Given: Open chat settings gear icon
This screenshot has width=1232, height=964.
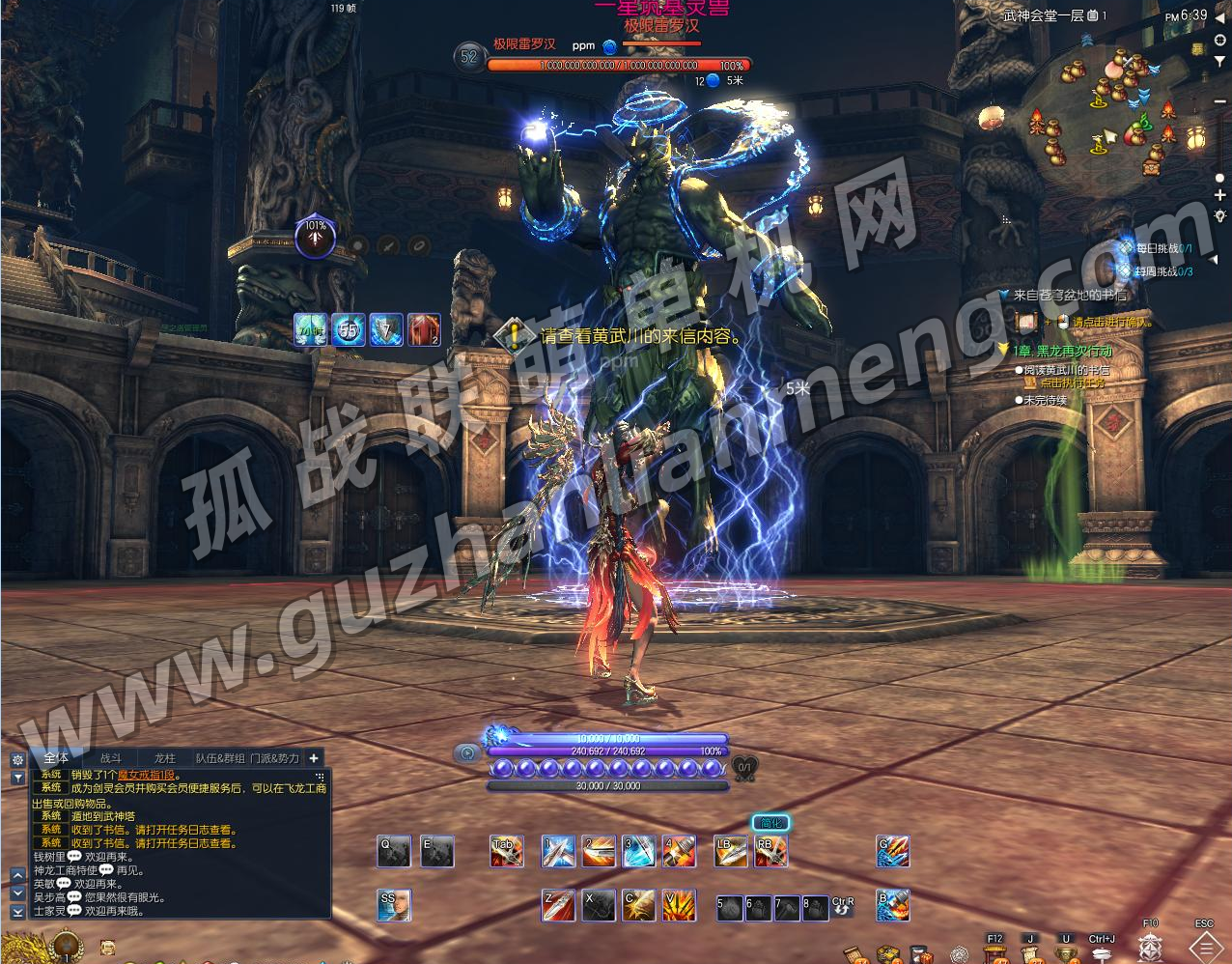Looking at the screenshot, I should (x=17, y=760).
